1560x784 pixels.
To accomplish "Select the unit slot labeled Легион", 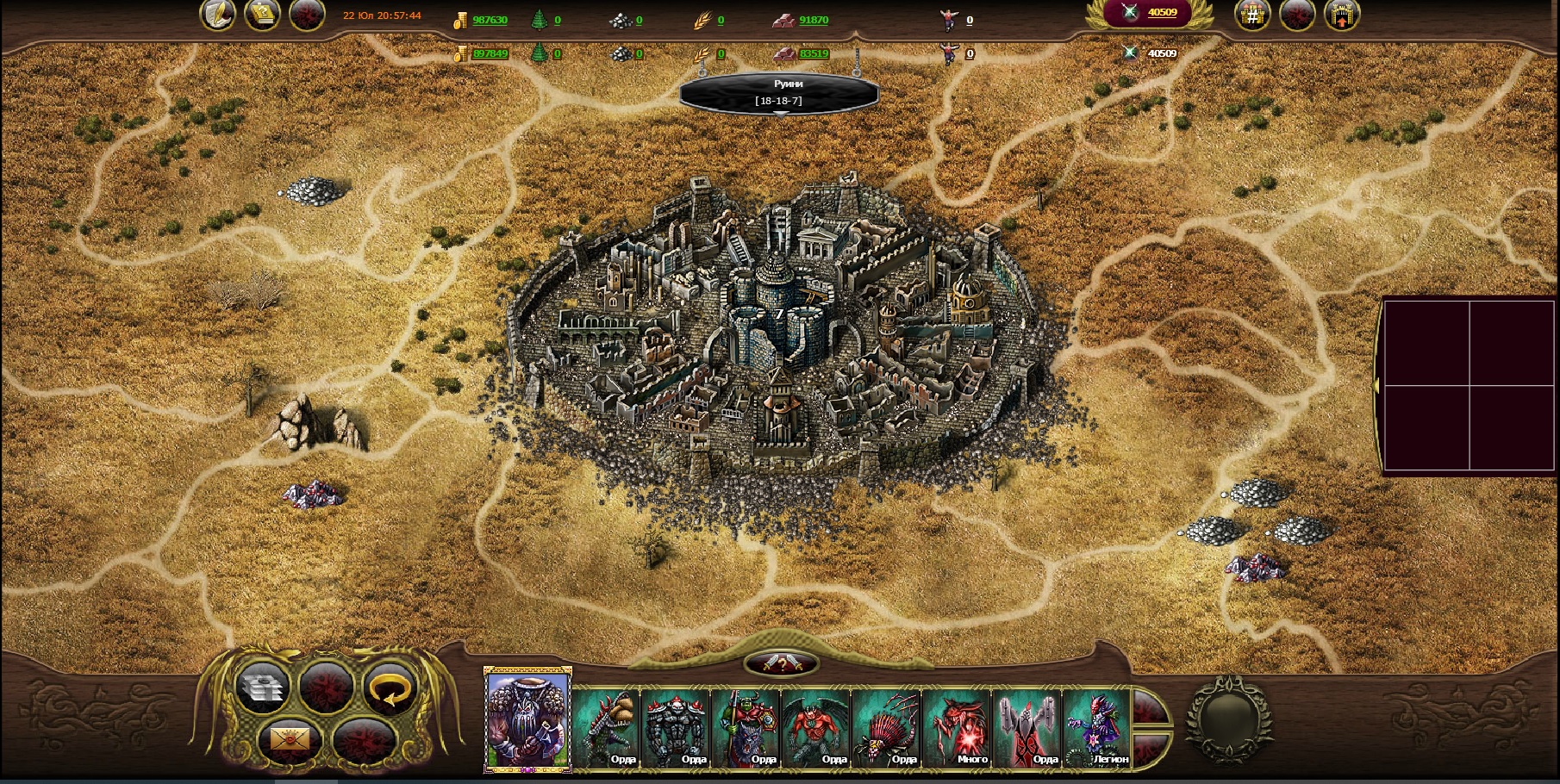I will pyautogui.click(x=1096, y=728).
